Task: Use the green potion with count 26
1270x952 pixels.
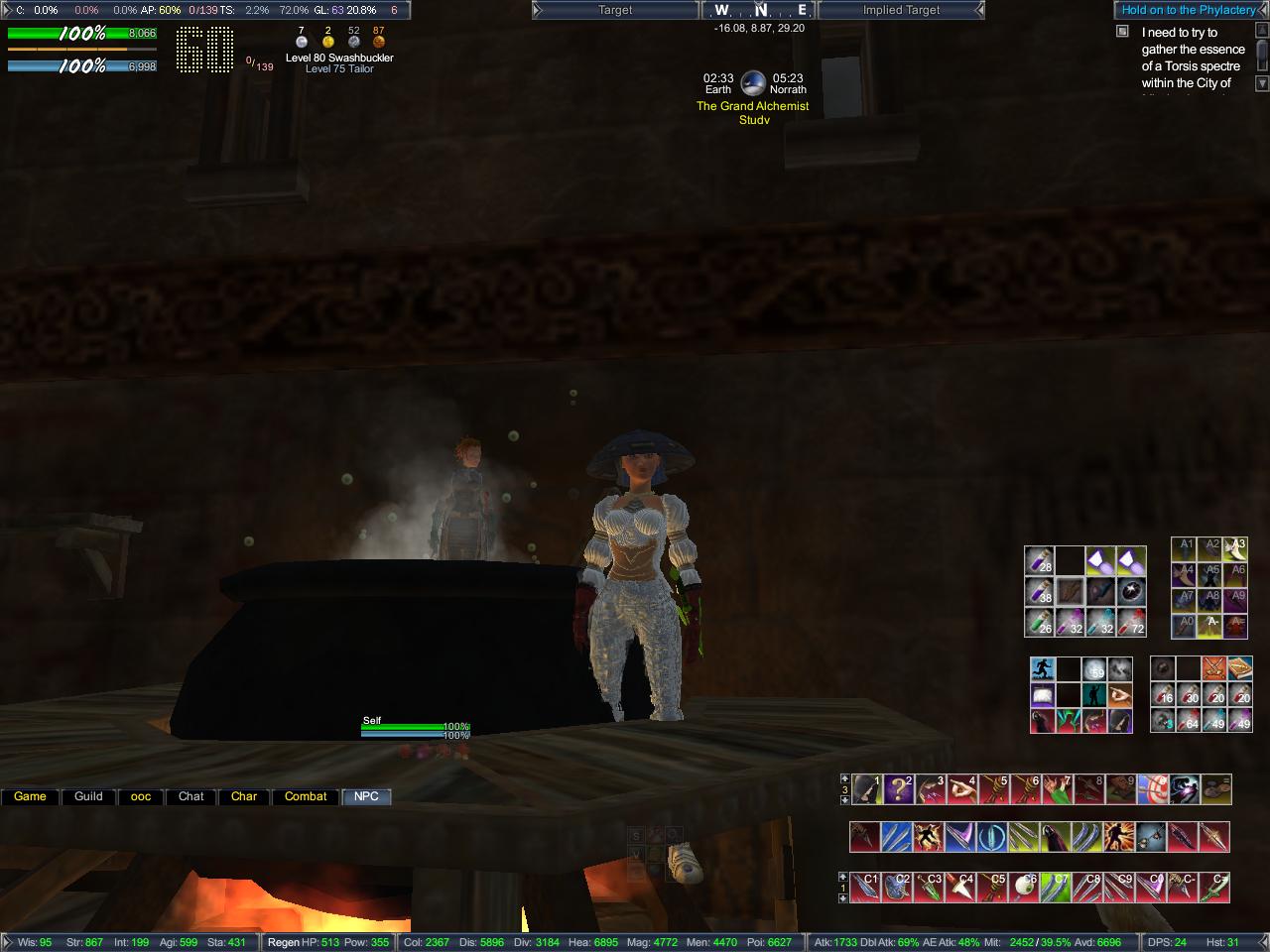Action: [1038, 623]
